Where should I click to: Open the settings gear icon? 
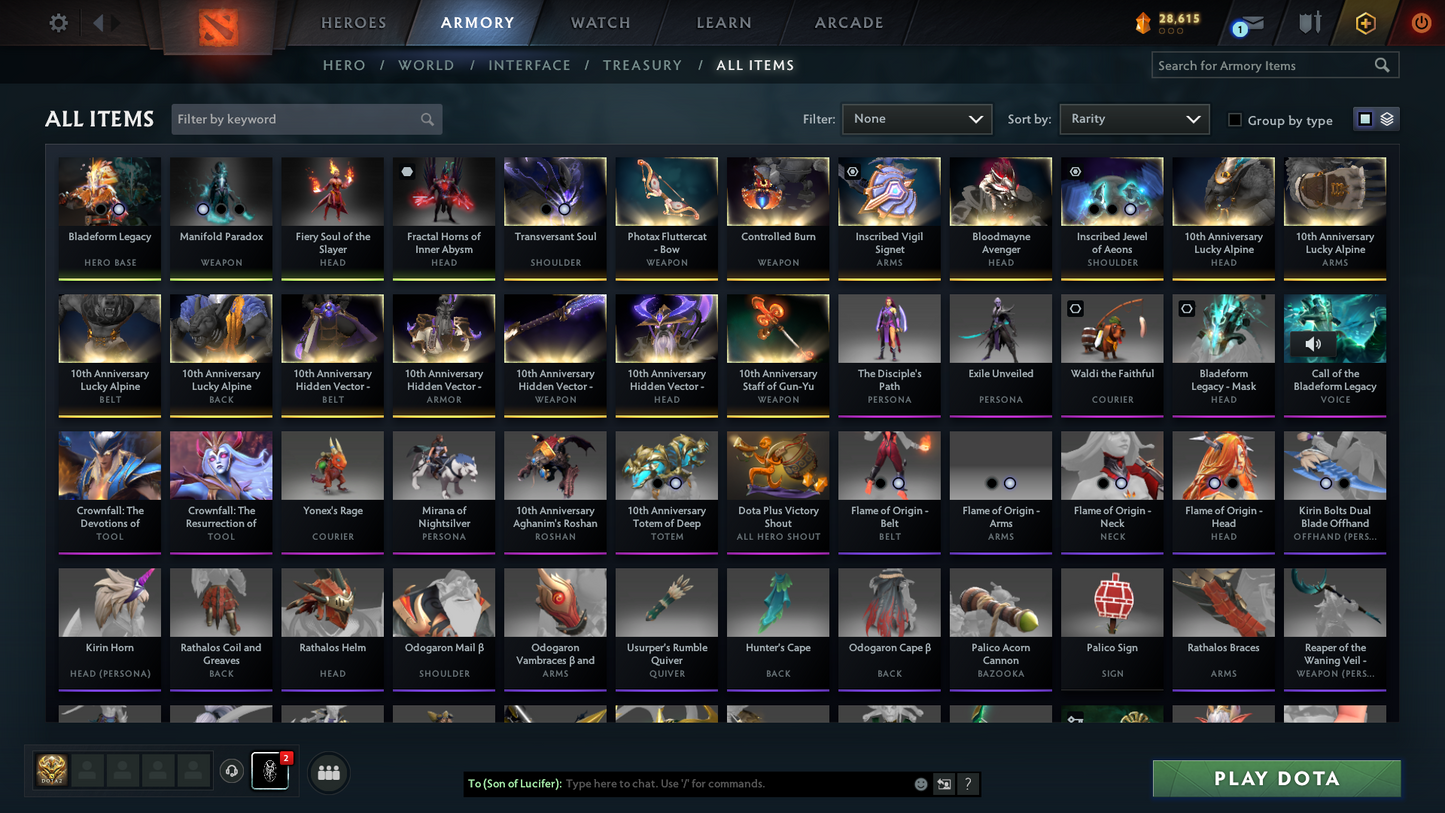[x=57, y=22]
